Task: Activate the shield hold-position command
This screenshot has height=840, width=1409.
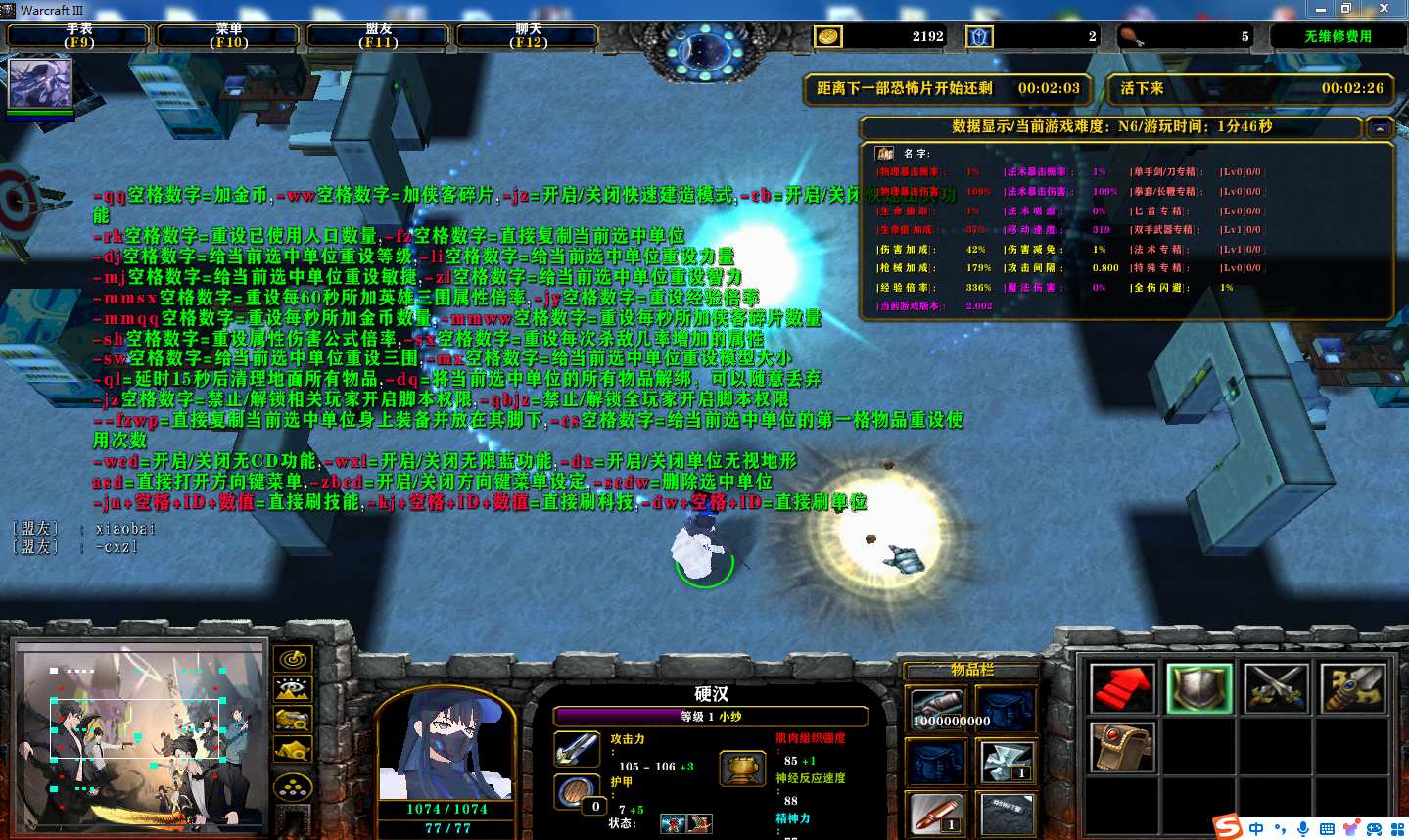Action: (1199, 687)
